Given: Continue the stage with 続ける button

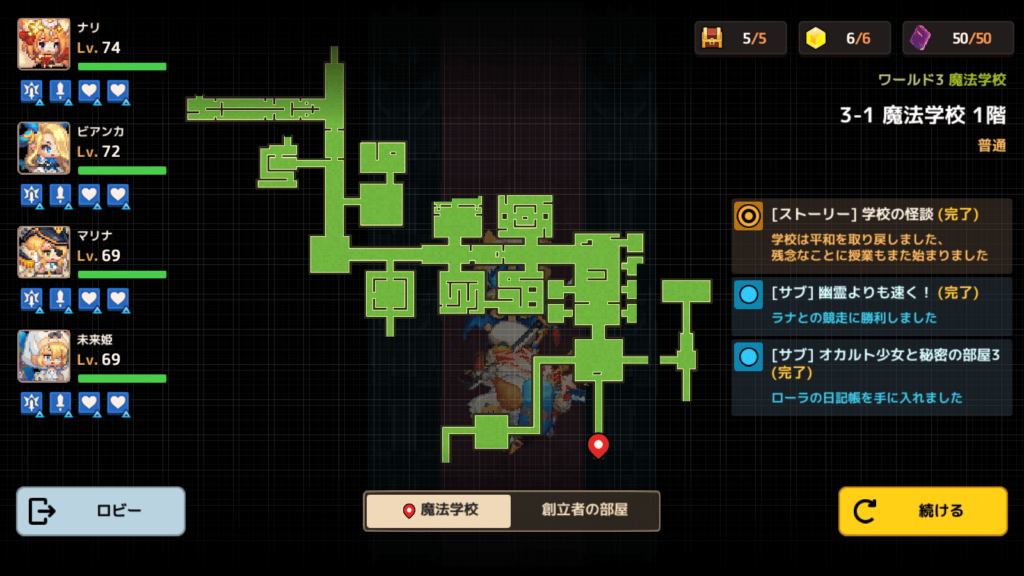Looking at the screenshot, I should pyautogui.click(x=922, y=511).
